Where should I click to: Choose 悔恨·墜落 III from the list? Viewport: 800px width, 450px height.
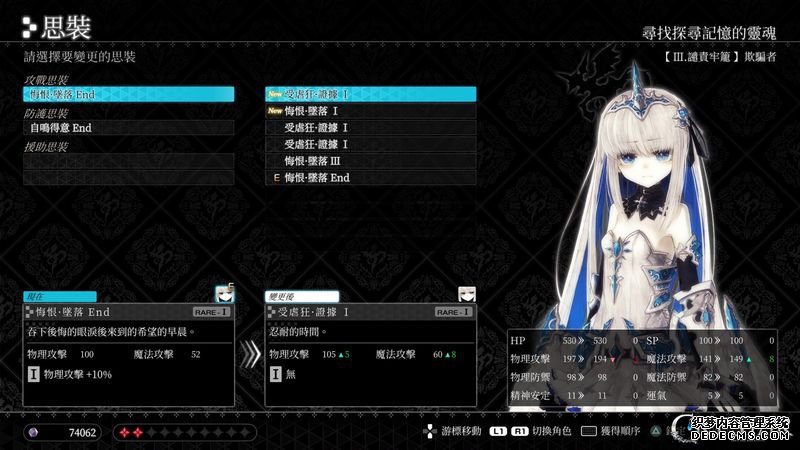coord(370,161)
